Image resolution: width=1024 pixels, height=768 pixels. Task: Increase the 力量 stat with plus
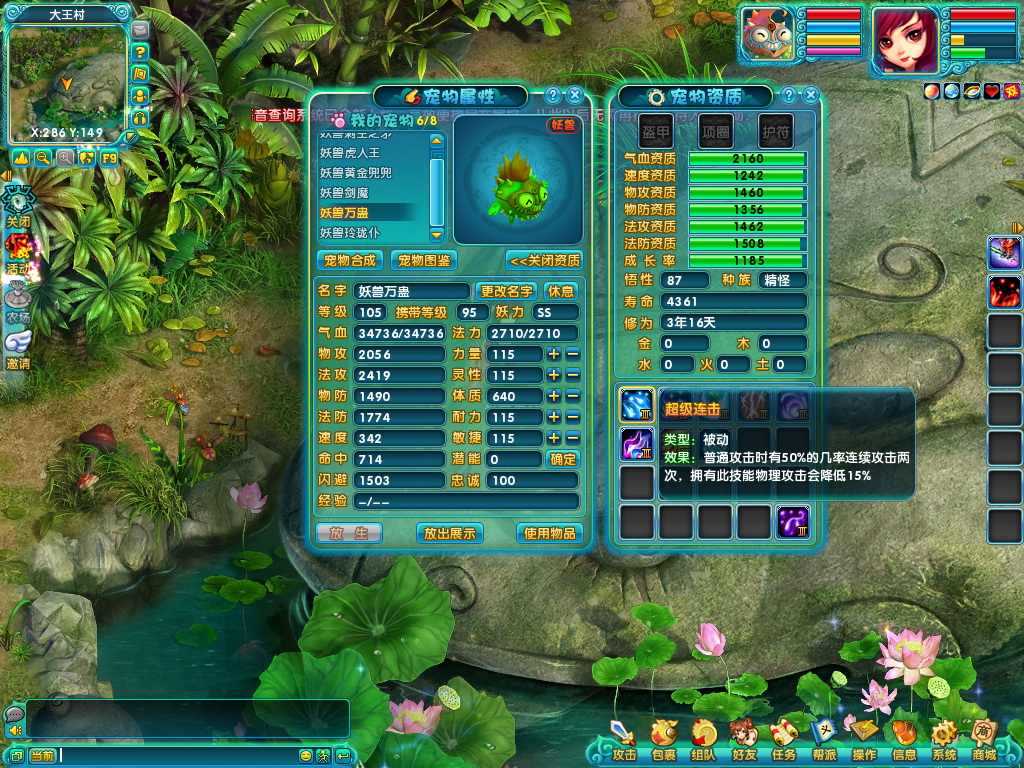553,354
